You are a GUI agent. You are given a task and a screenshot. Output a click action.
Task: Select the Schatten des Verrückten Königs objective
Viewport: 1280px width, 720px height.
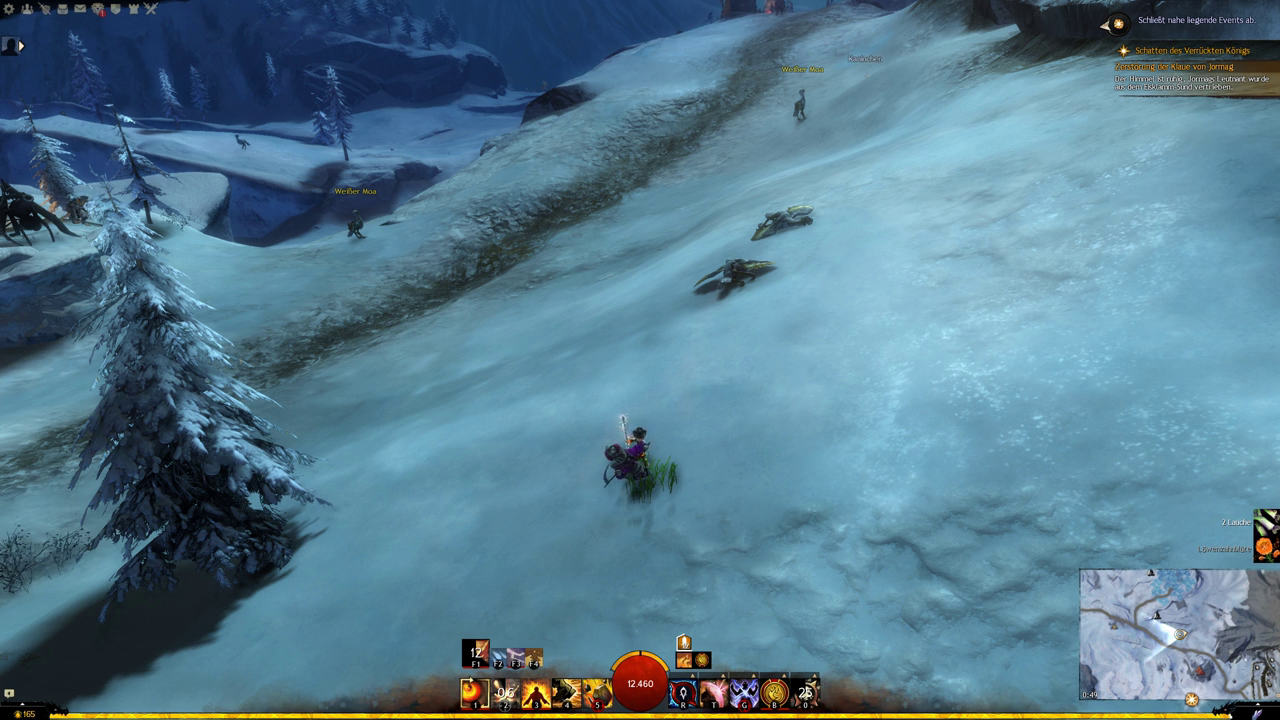1192,51
